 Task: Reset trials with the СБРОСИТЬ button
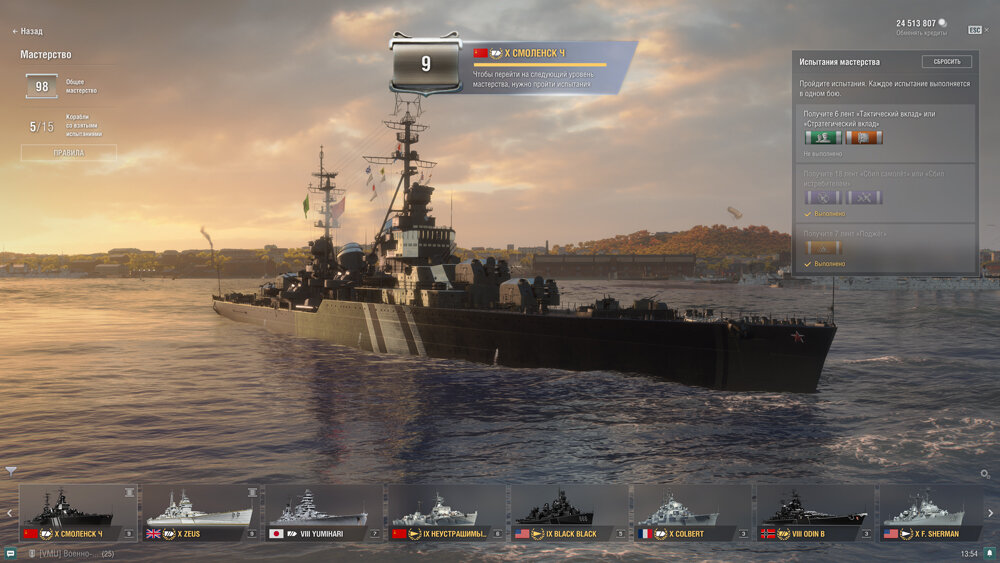coord(946,61)
